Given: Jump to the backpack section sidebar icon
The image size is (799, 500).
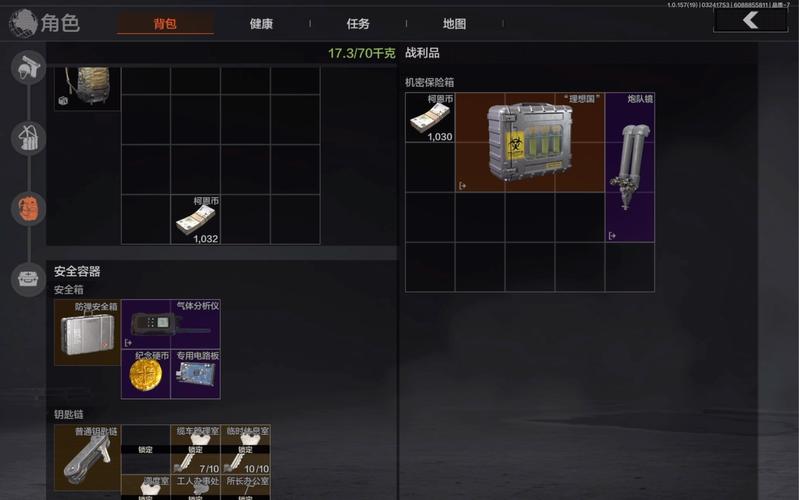Looking at the screenshot, I should point(27,138).
